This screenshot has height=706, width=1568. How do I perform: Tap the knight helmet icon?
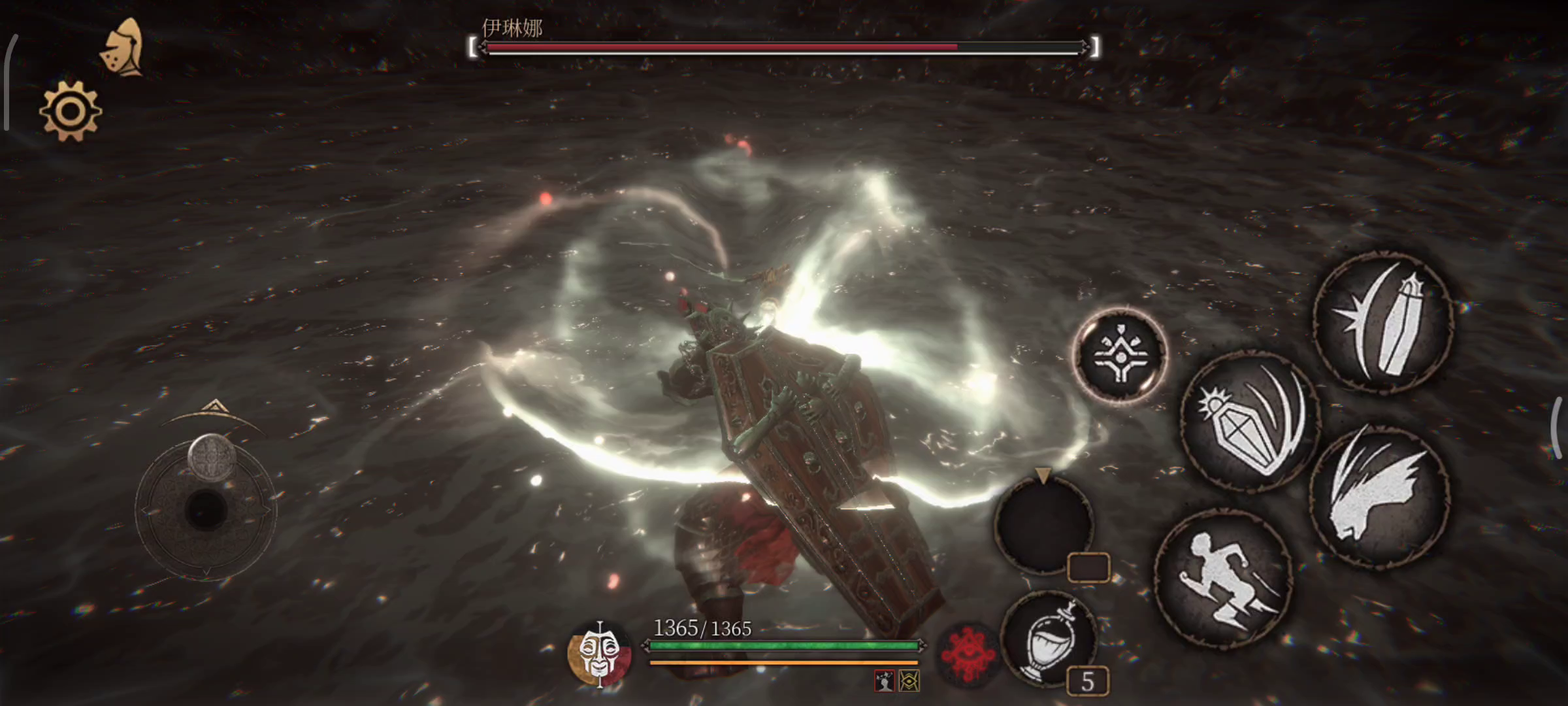pos(123,47)
